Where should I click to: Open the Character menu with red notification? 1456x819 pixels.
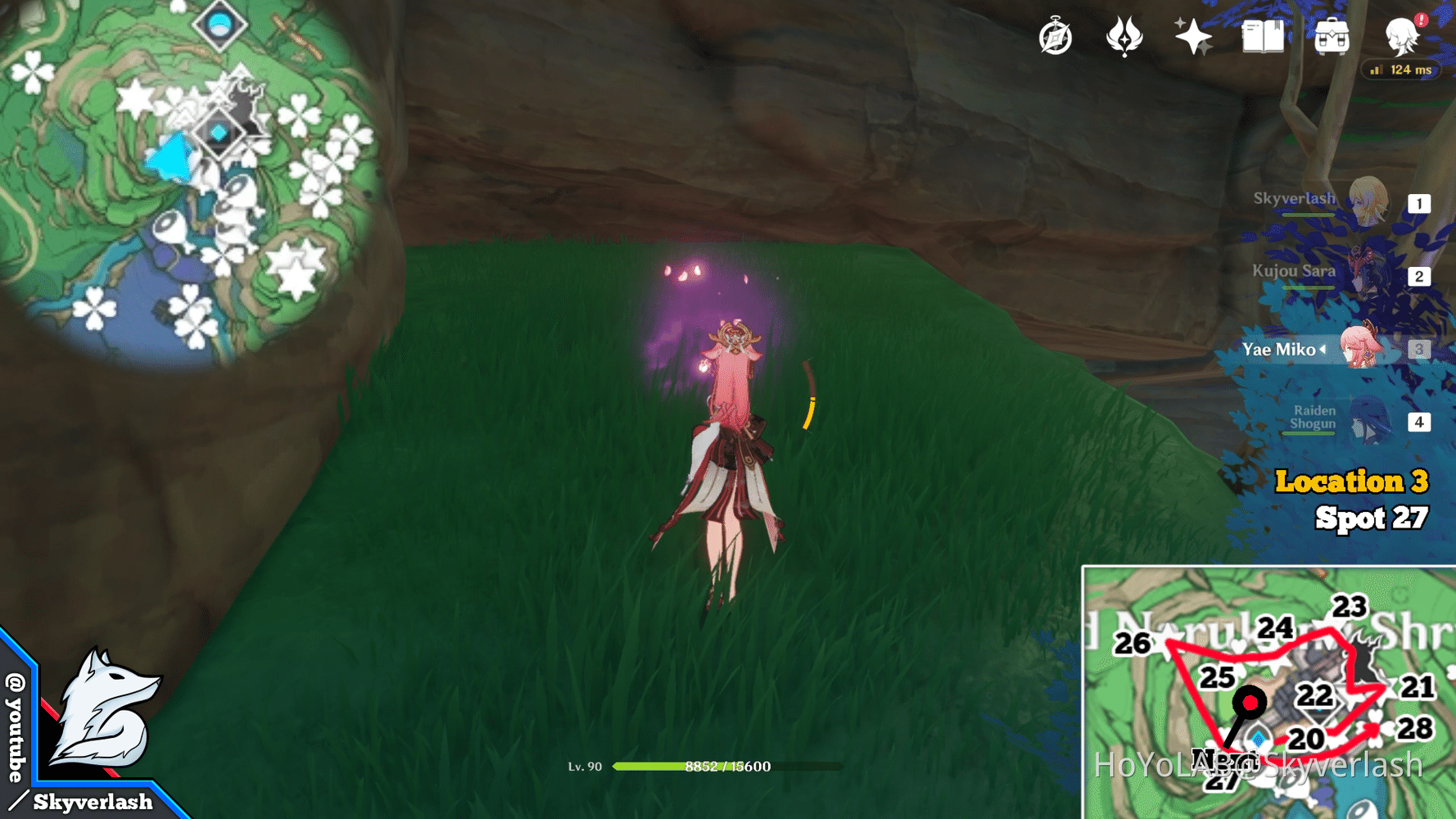[x=1402, y=36]
